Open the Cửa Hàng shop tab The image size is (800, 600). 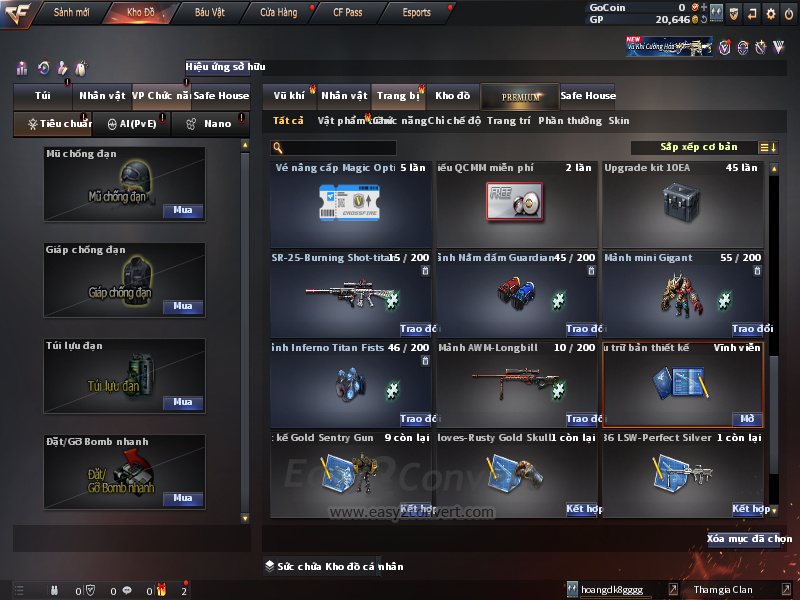tap(278, 13)
